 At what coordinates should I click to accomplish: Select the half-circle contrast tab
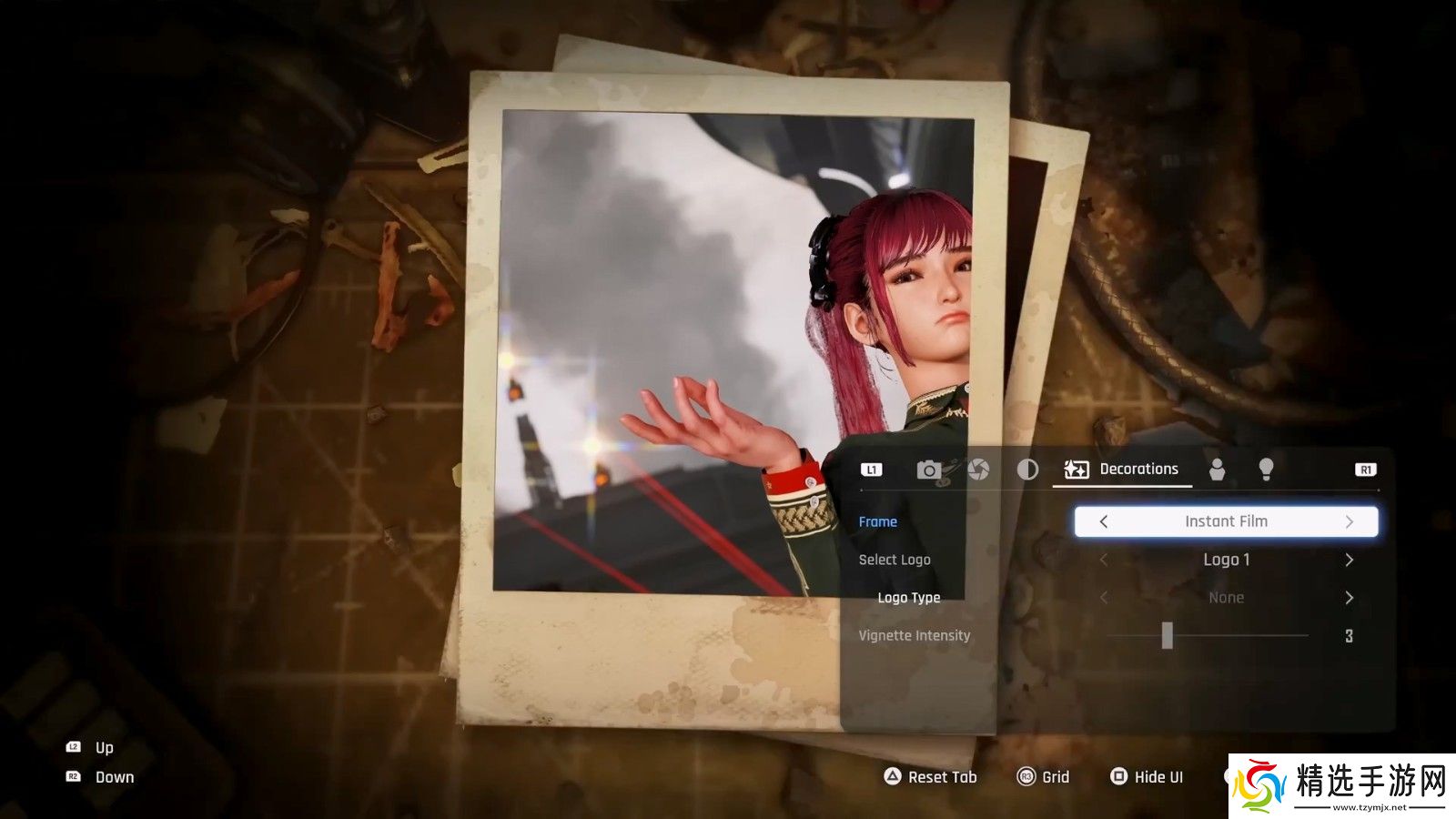tap(1027, 470)
